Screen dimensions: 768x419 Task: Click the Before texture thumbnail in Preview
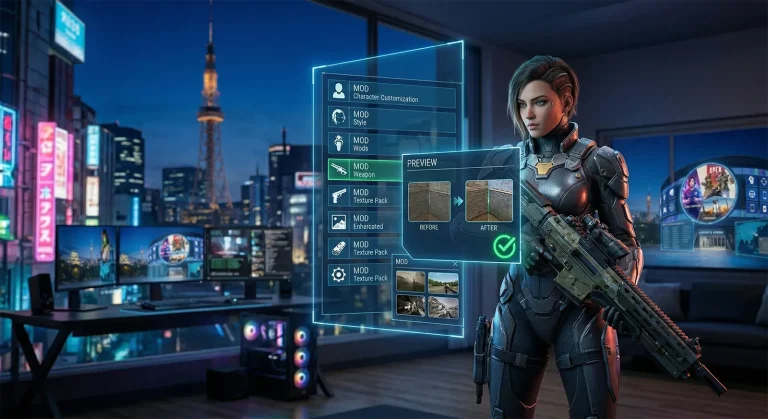429,201
